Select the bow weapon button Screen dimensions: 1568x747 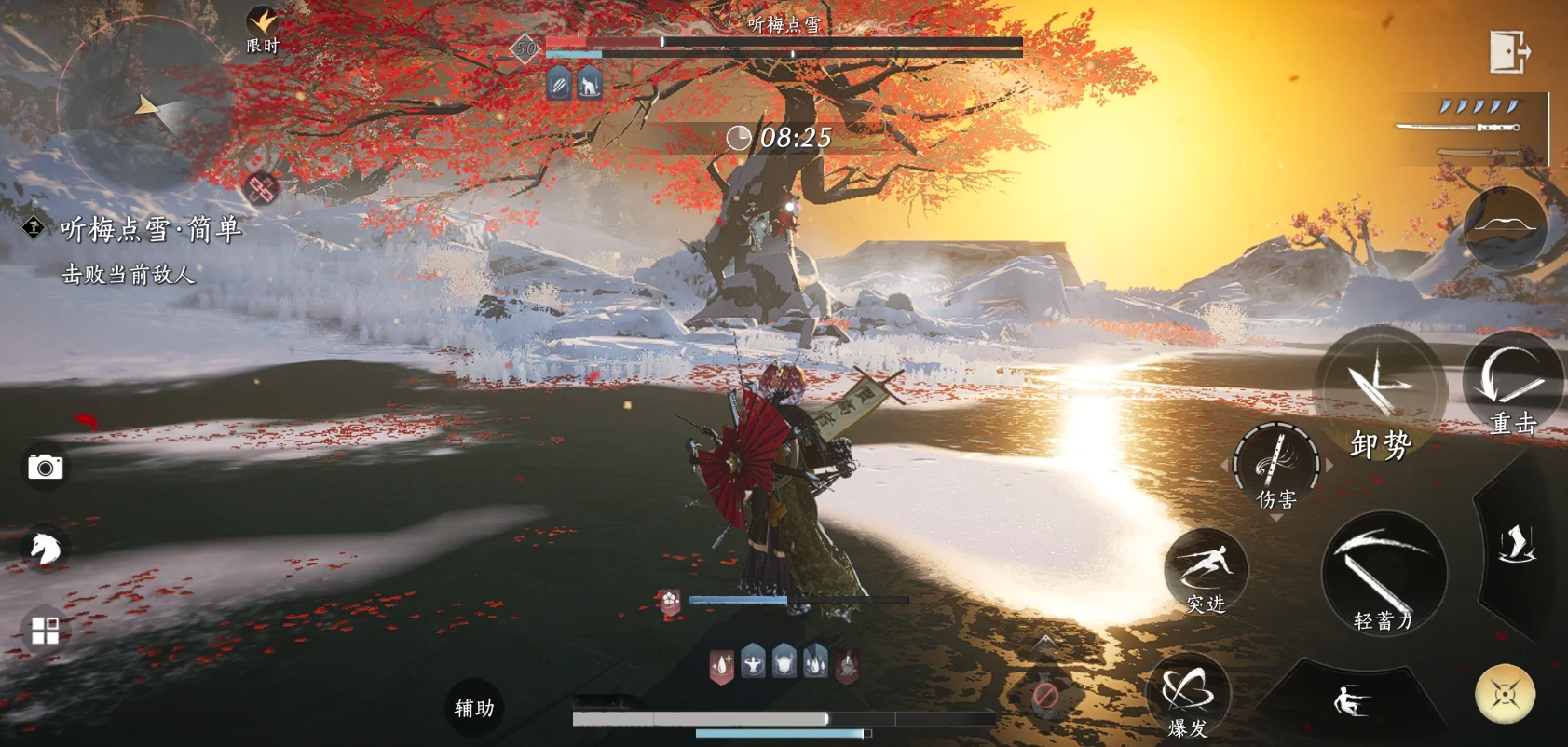[x=1505, y=226]
